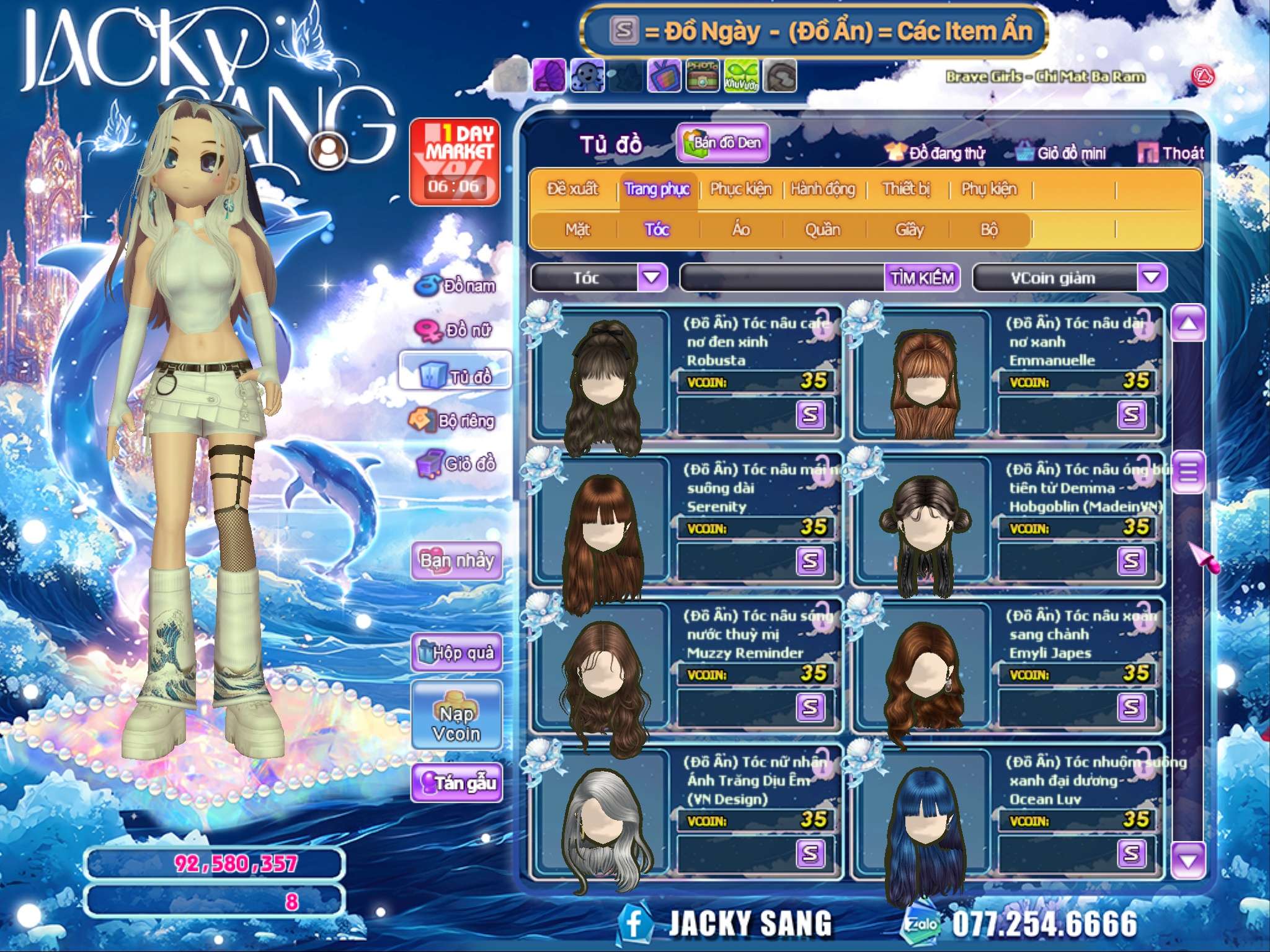
Task: Open Giỏ đồ mini cart
Action: pyautogui.click(x=1061, y=153)
